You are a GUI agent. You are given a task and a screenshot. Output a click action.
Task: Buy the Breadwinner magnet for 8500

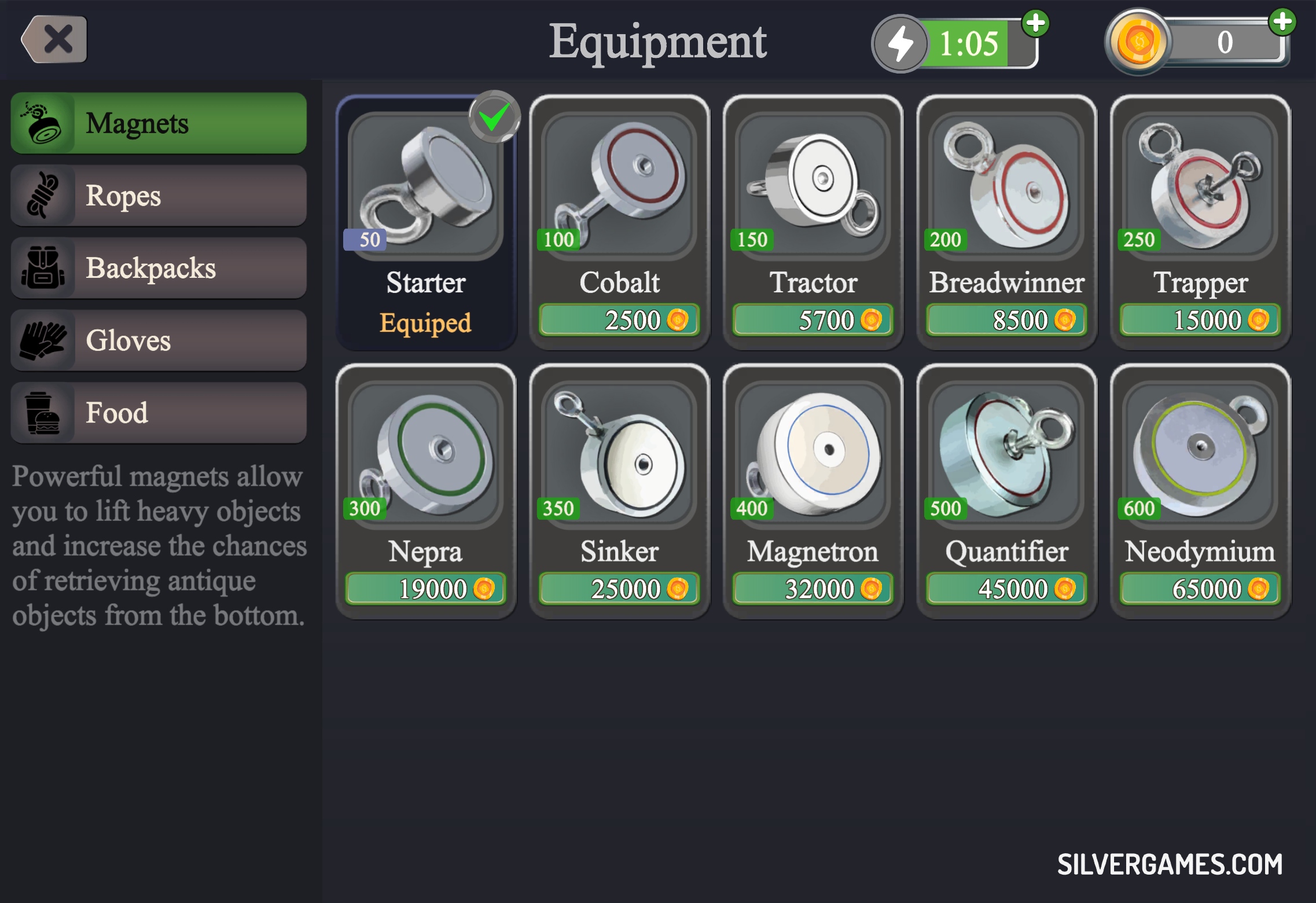click(1006, 320)
